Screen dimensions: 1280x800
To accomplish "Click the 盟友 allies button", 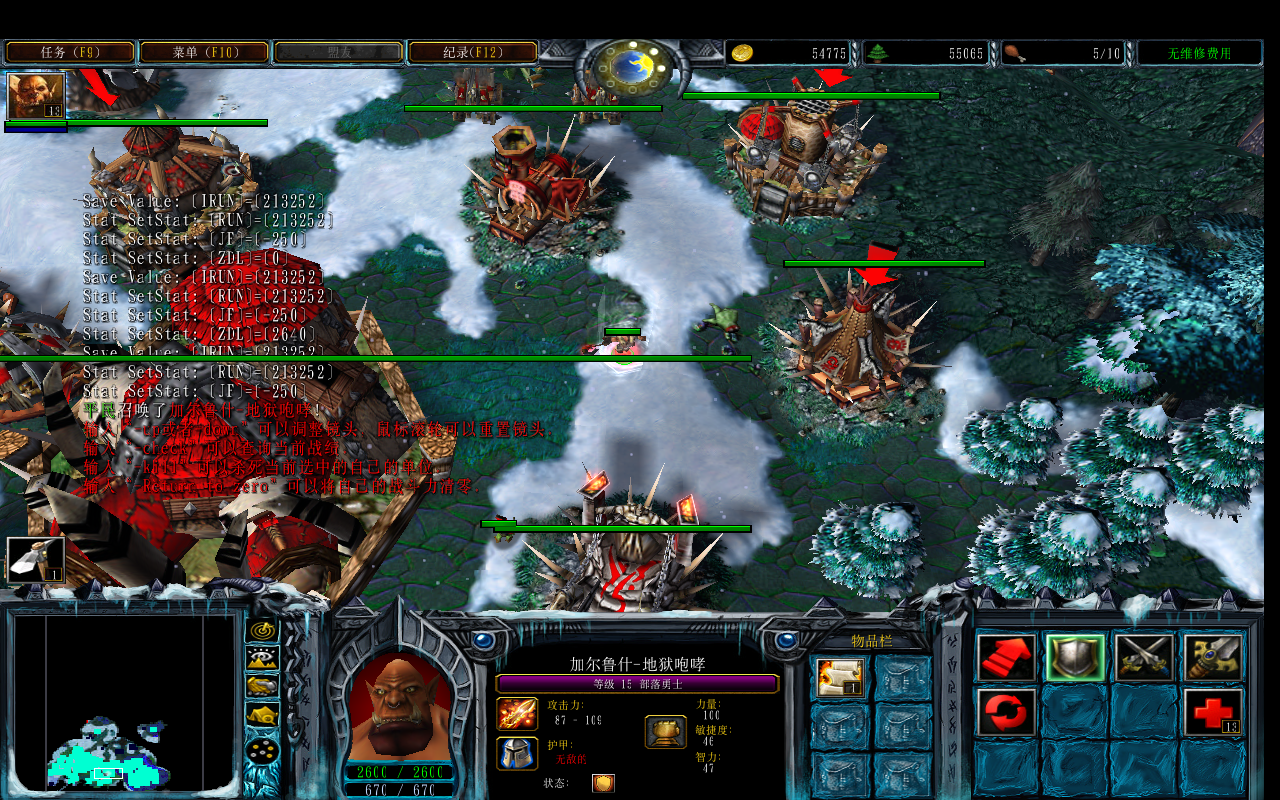I will (338, 53).
